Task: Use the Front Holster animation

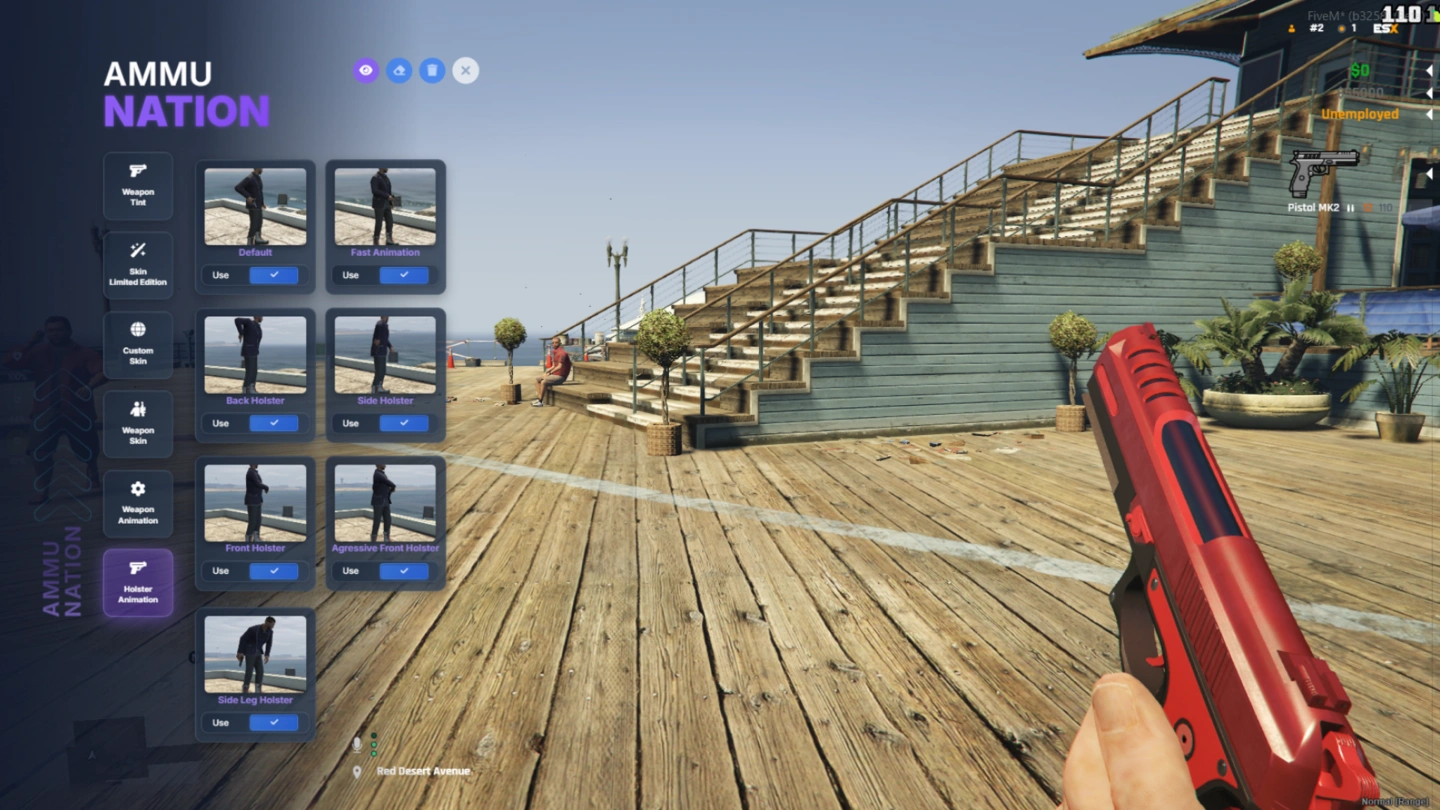Action: click(273, 571)
